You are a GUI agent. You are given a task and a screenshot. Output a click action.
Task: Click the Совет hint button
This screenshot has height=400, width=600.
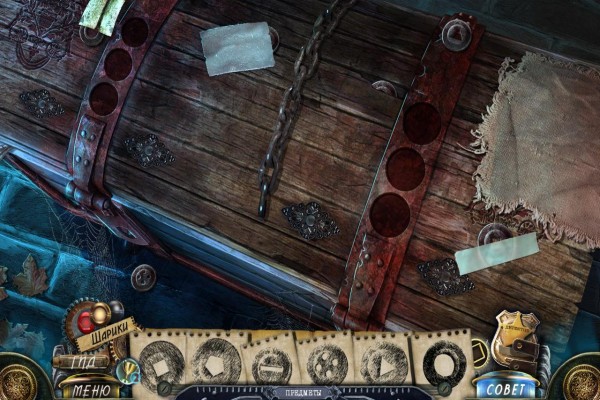pyautogui.click(x=505, y=387)
